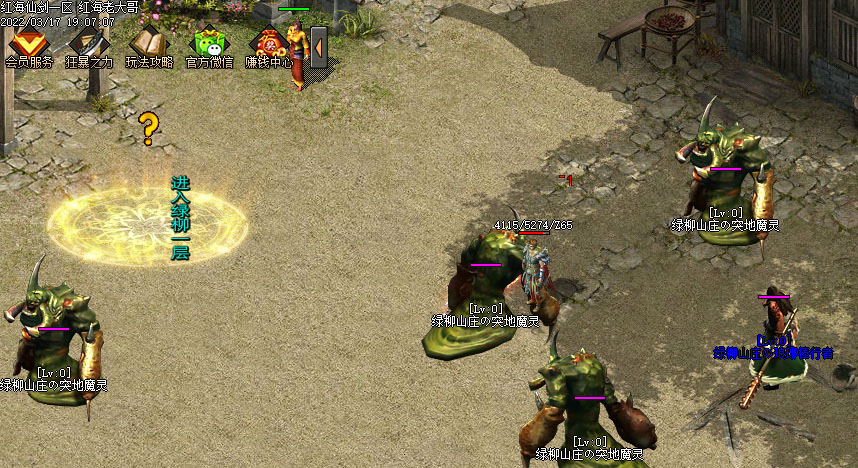This screenshot has width=858, height=468.
Task: Collapse the top icon bar with the arrow
Action: tap(319, 46)
